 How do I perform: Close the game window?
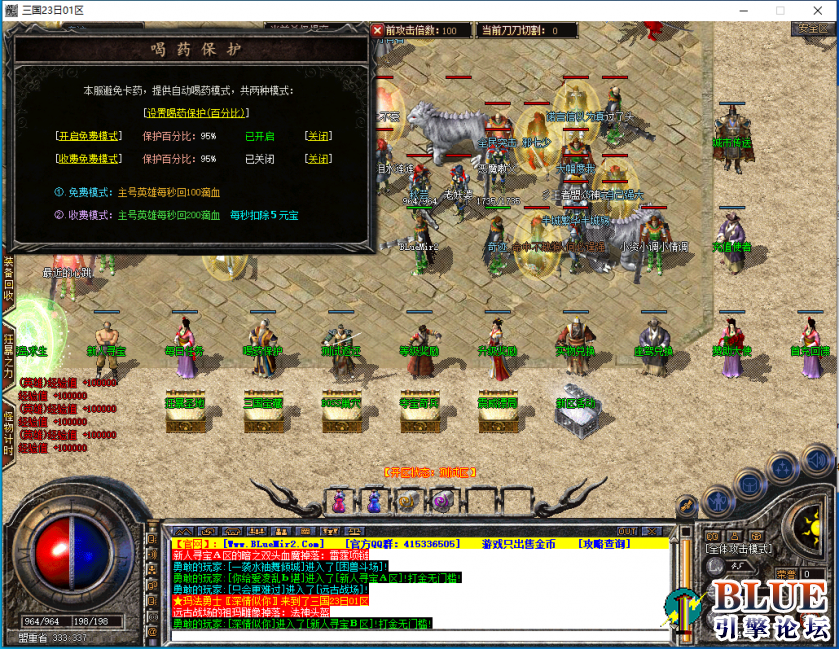coord(816,10)
